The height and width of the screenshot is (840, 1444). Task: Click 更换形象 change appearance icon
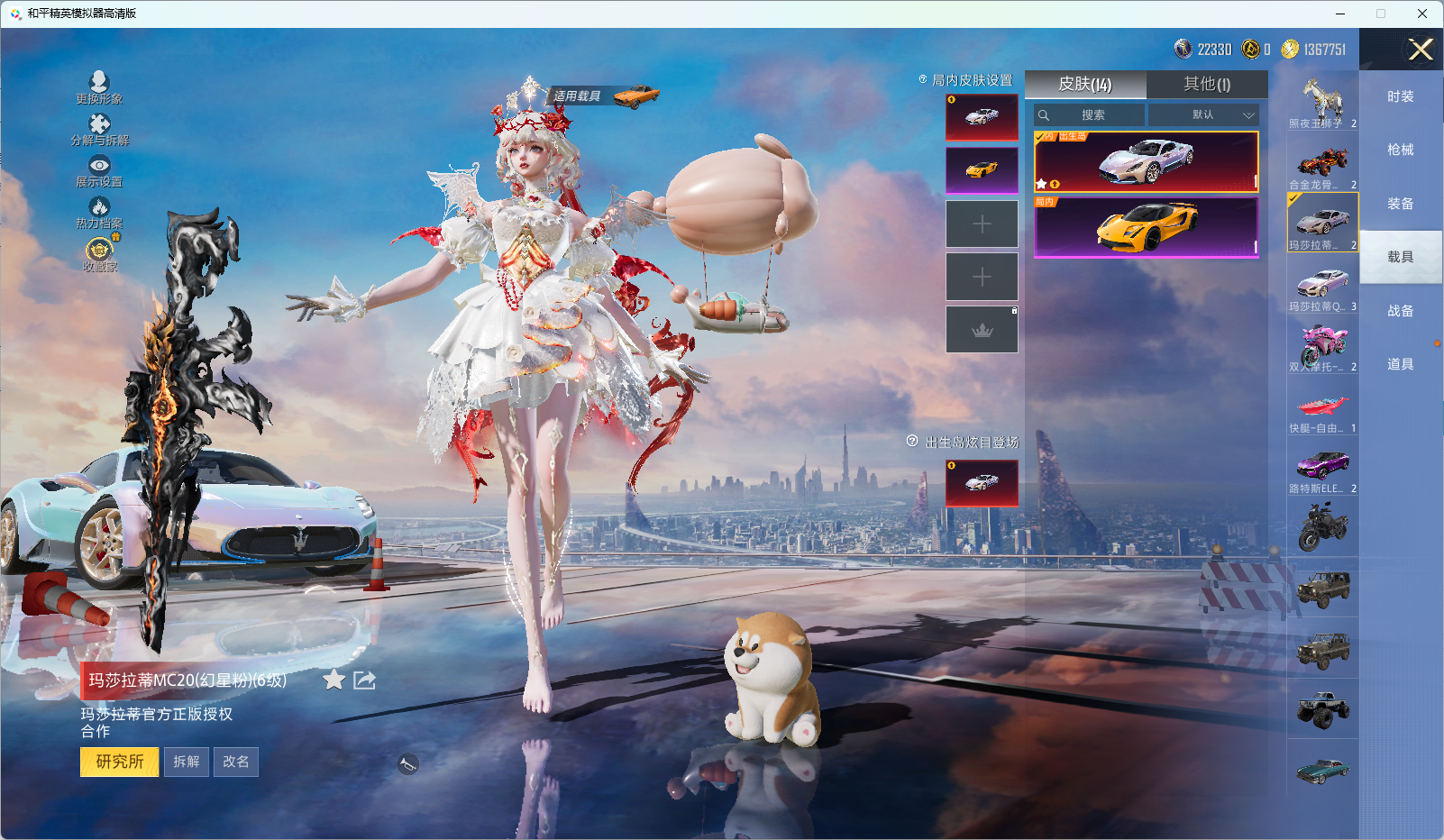[x=99, y=87]
